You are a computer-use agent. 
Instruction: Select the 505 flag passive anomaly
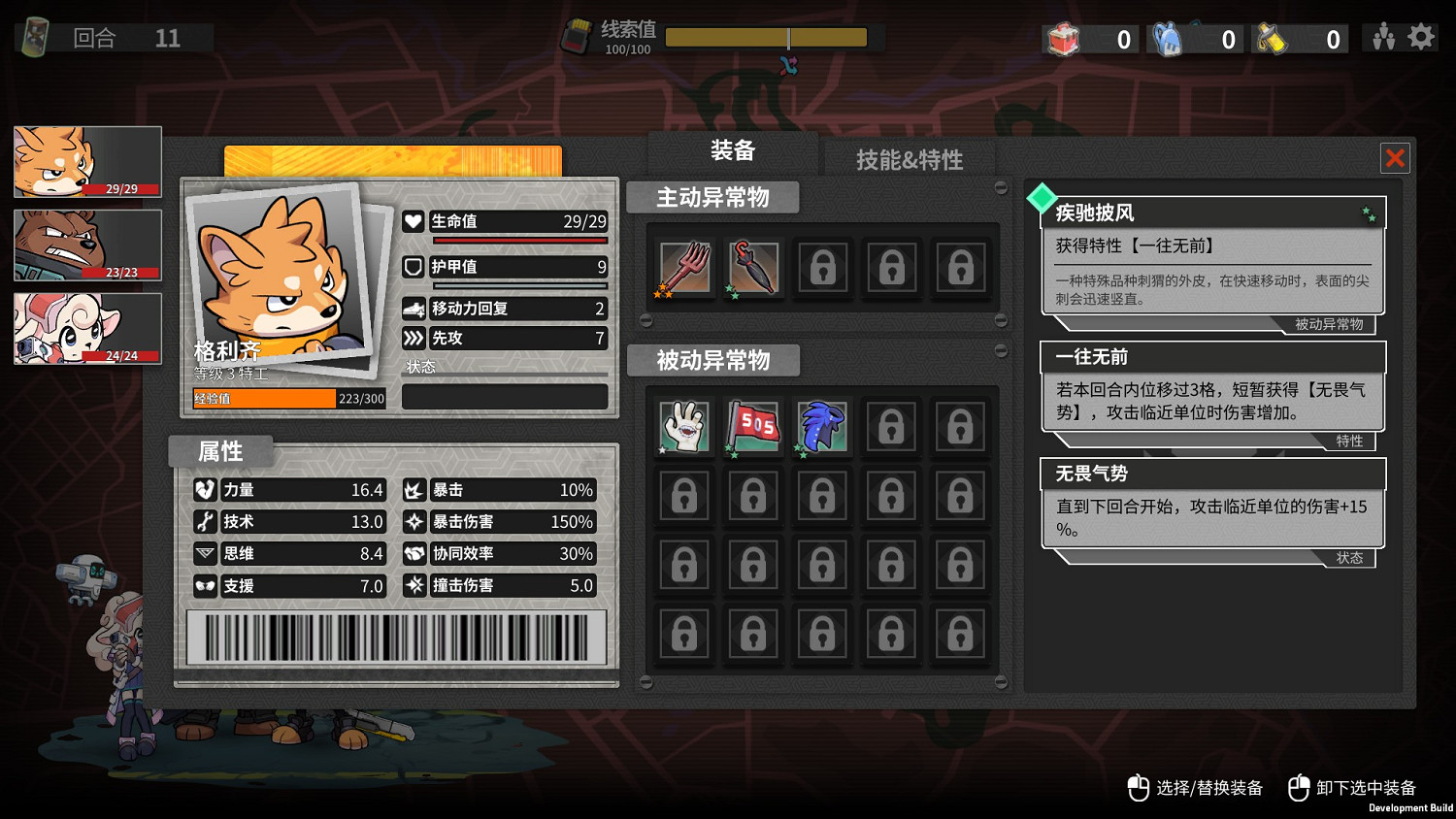[753, 427]
